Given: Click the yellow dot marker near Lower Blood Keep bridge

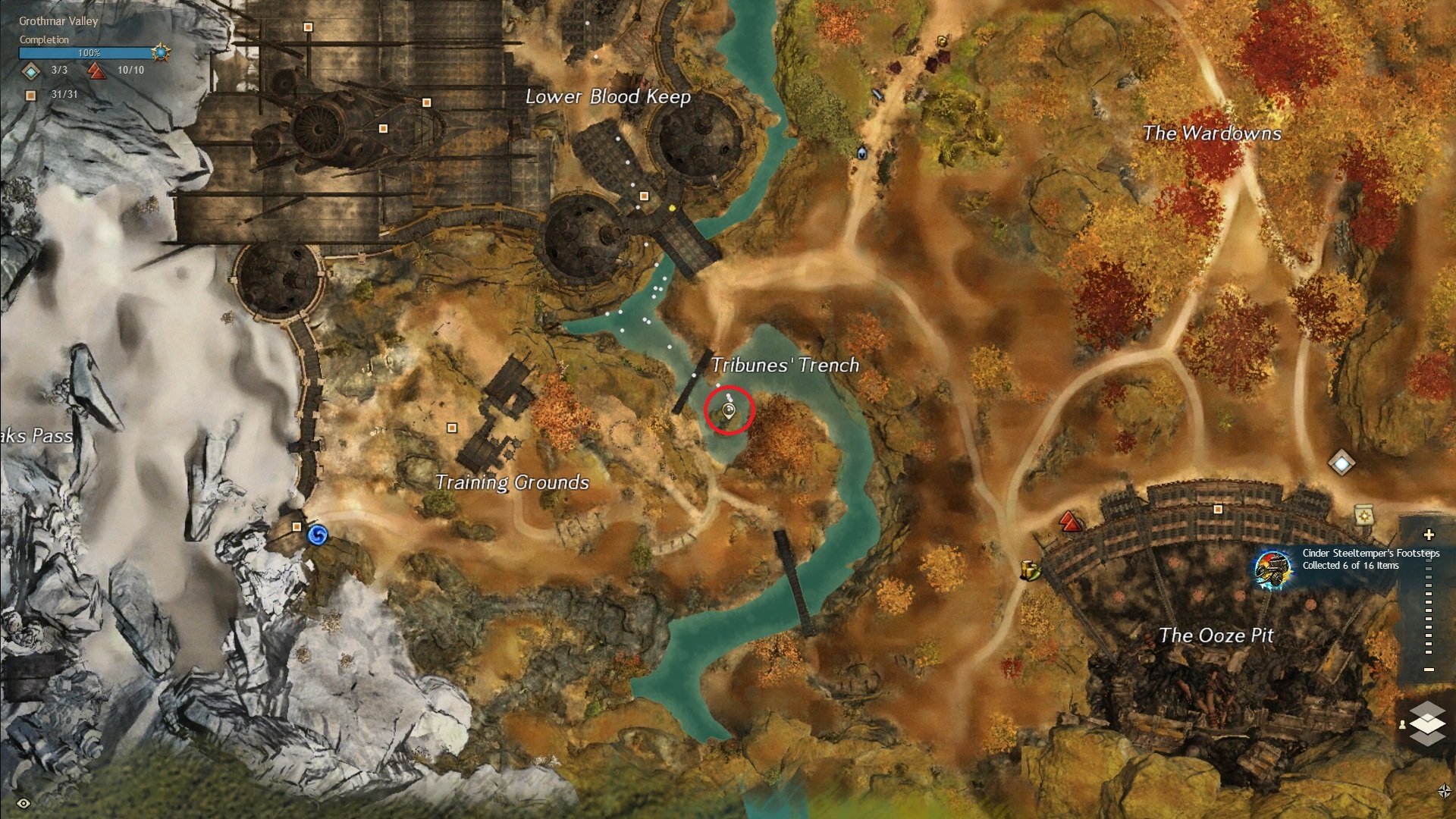Looking at the screenshot, I should coord(673,208).
